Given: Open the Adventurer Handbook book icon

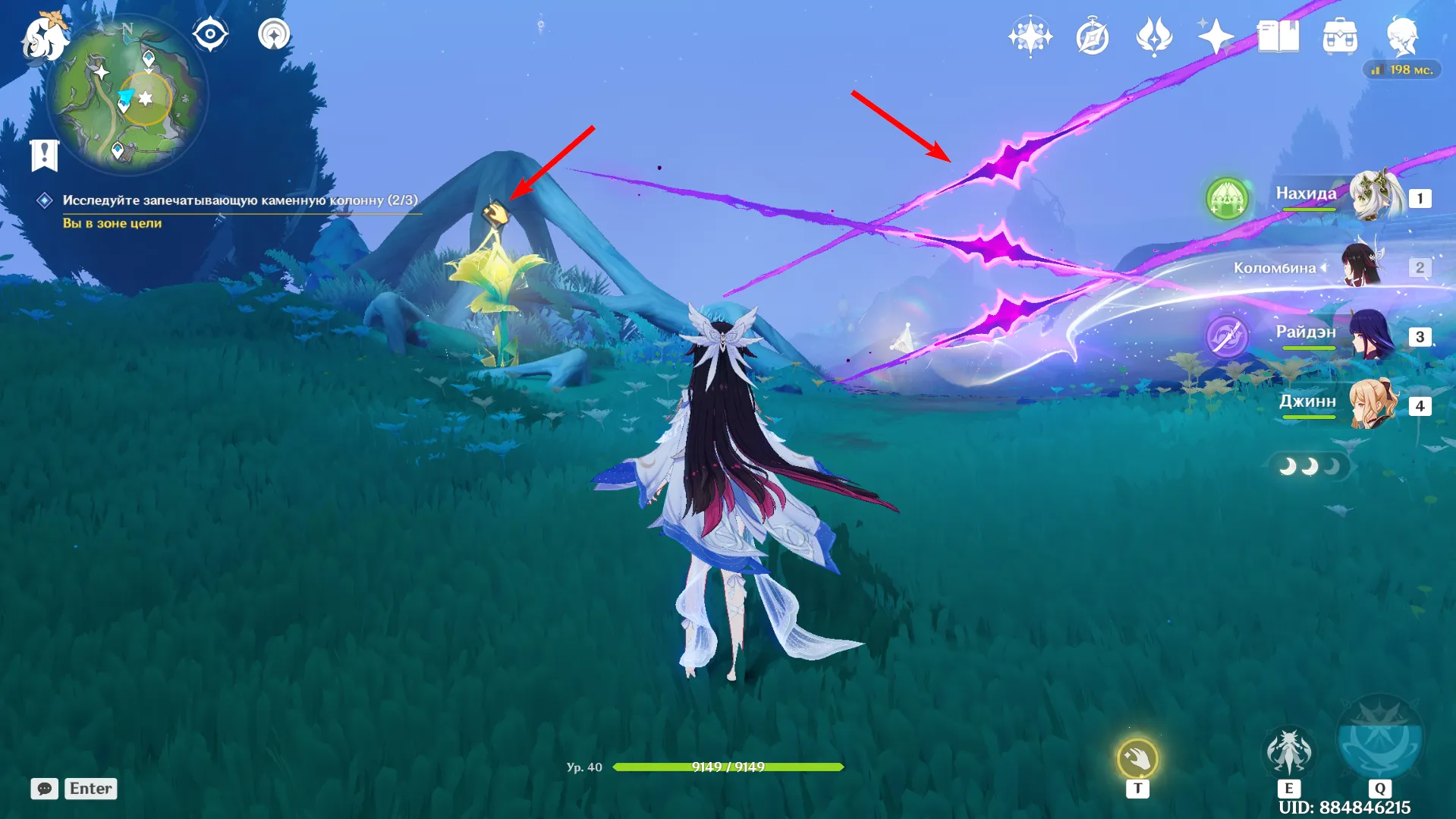Looking at the screenshot, I should click(x=1278, y=35).
